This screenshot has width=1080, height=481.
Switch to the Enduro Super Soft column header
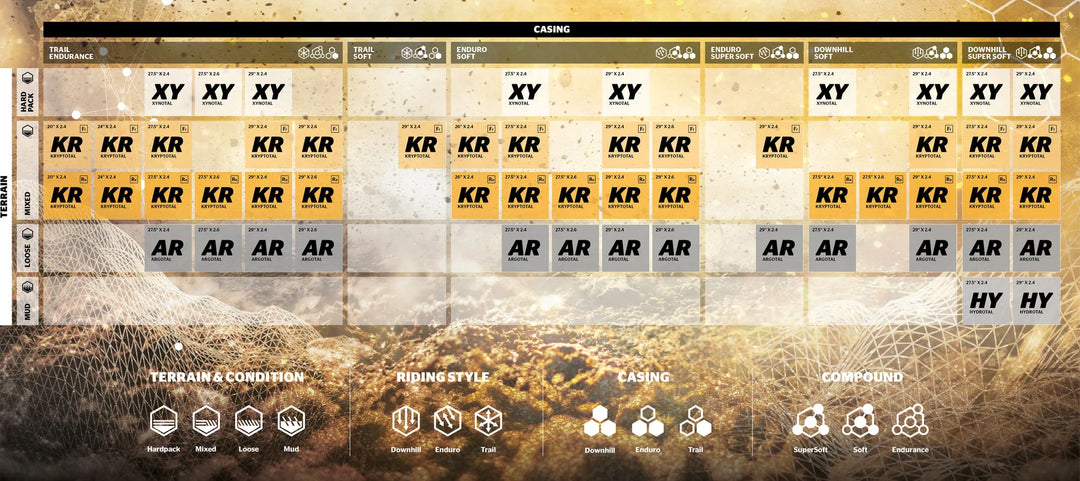[733, 52]
